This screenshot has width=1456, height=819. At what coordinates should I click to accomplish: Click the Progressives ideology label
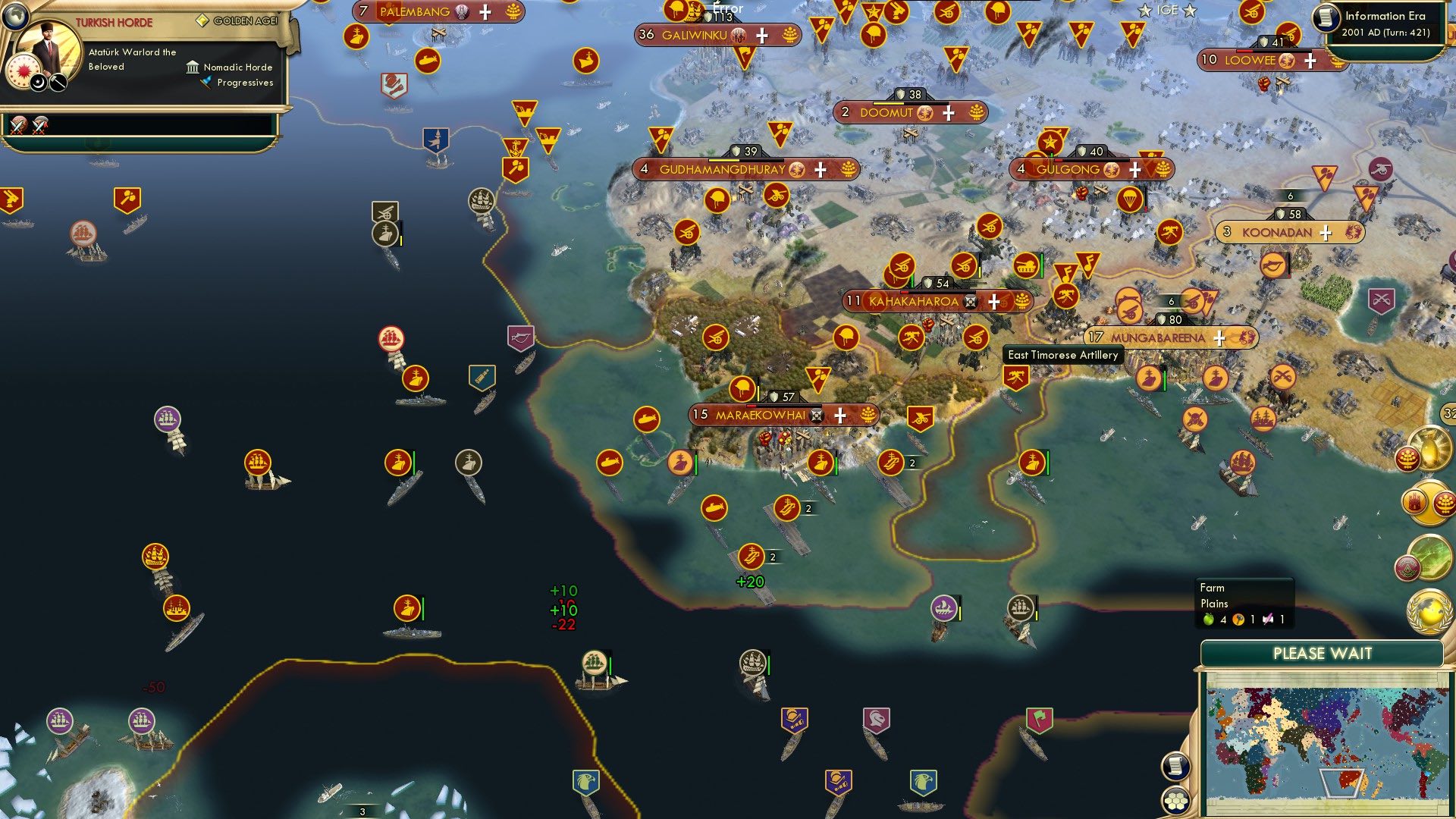click(244, 83)
